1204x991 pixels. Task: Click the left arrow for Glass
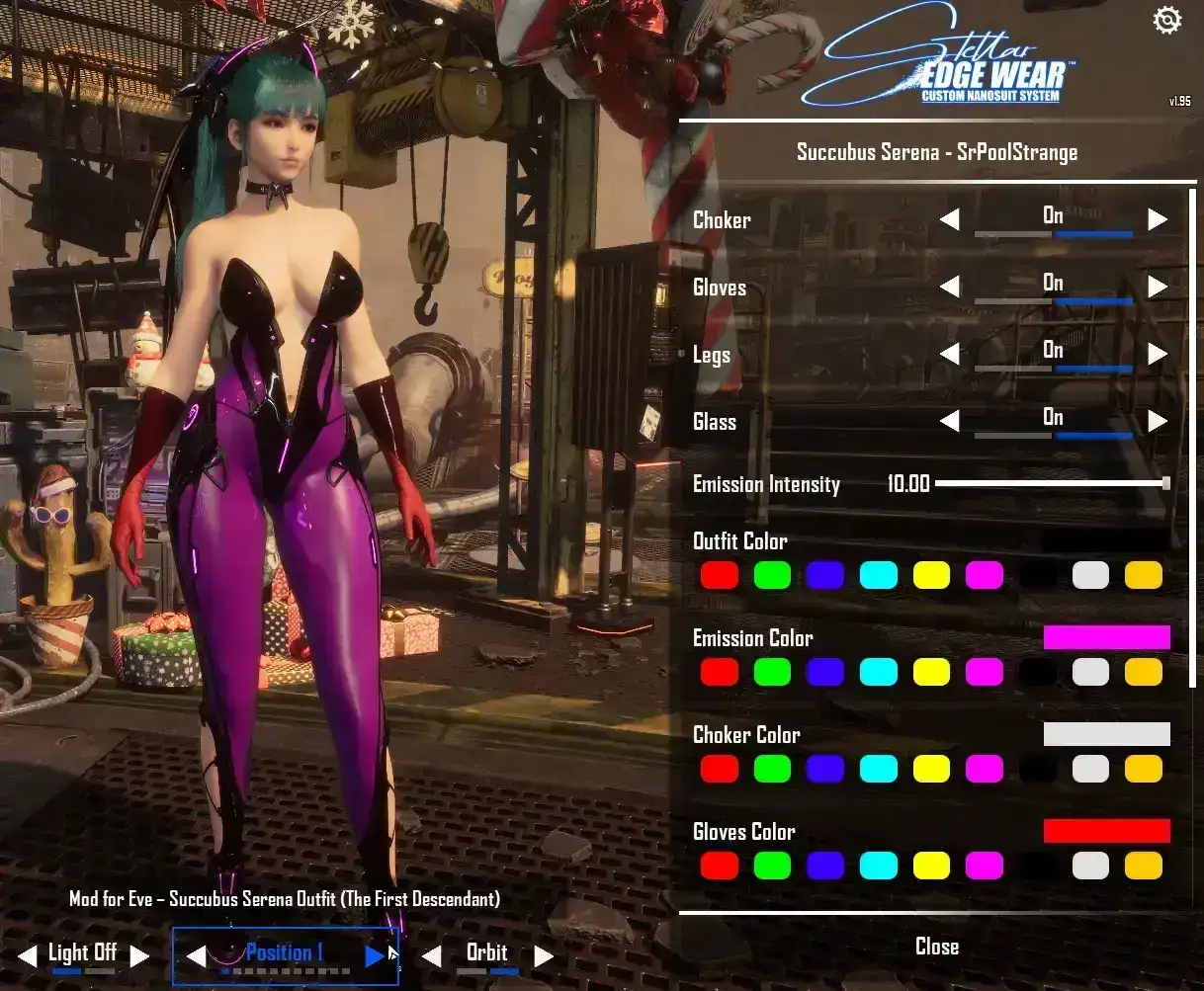point(949,422)
